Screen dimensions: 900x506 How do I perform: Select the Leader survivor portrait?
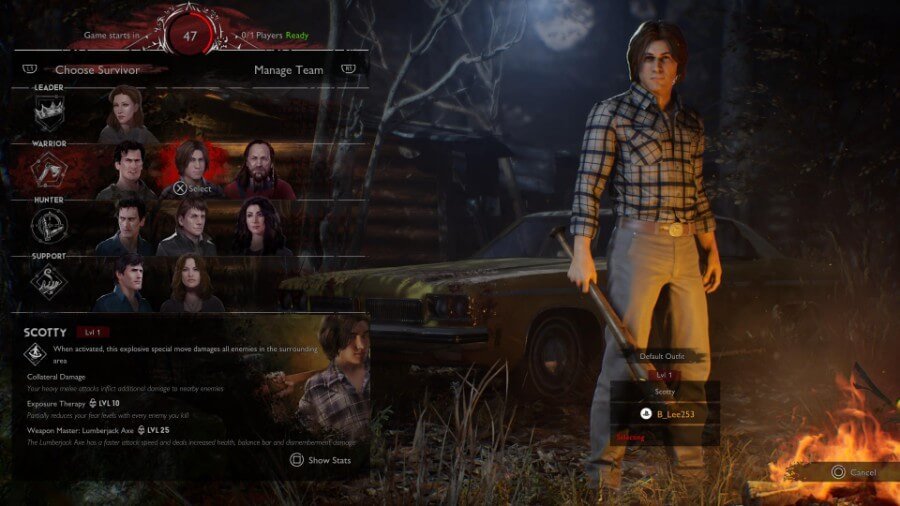[128, 114]
